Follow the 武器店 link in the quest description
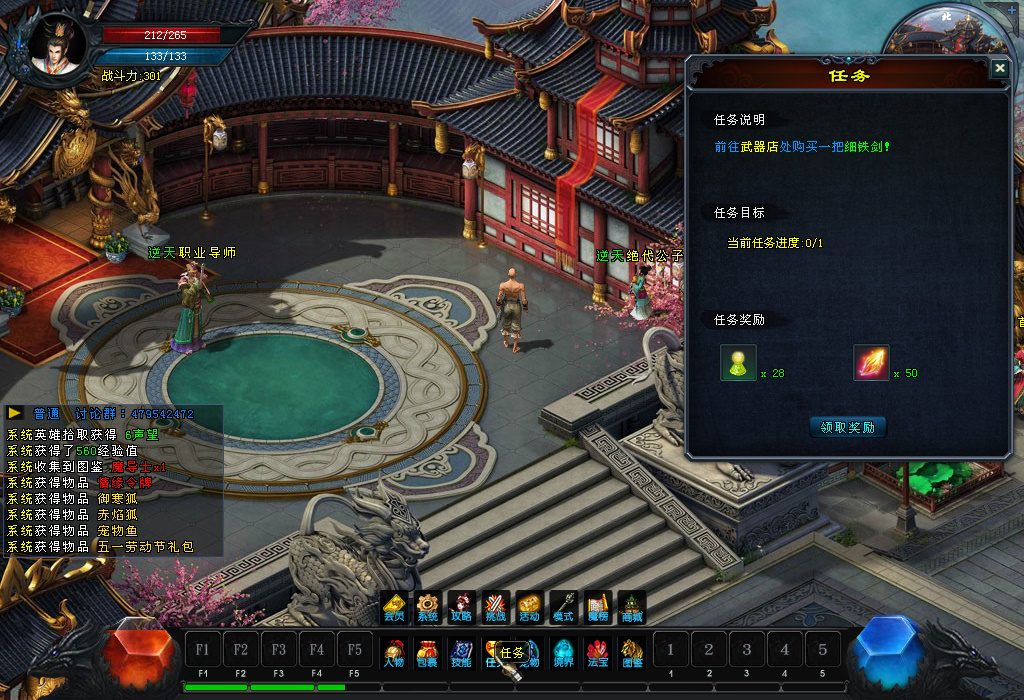The height and width of the screenshot is (700, 1024). [x=758, y=146]
